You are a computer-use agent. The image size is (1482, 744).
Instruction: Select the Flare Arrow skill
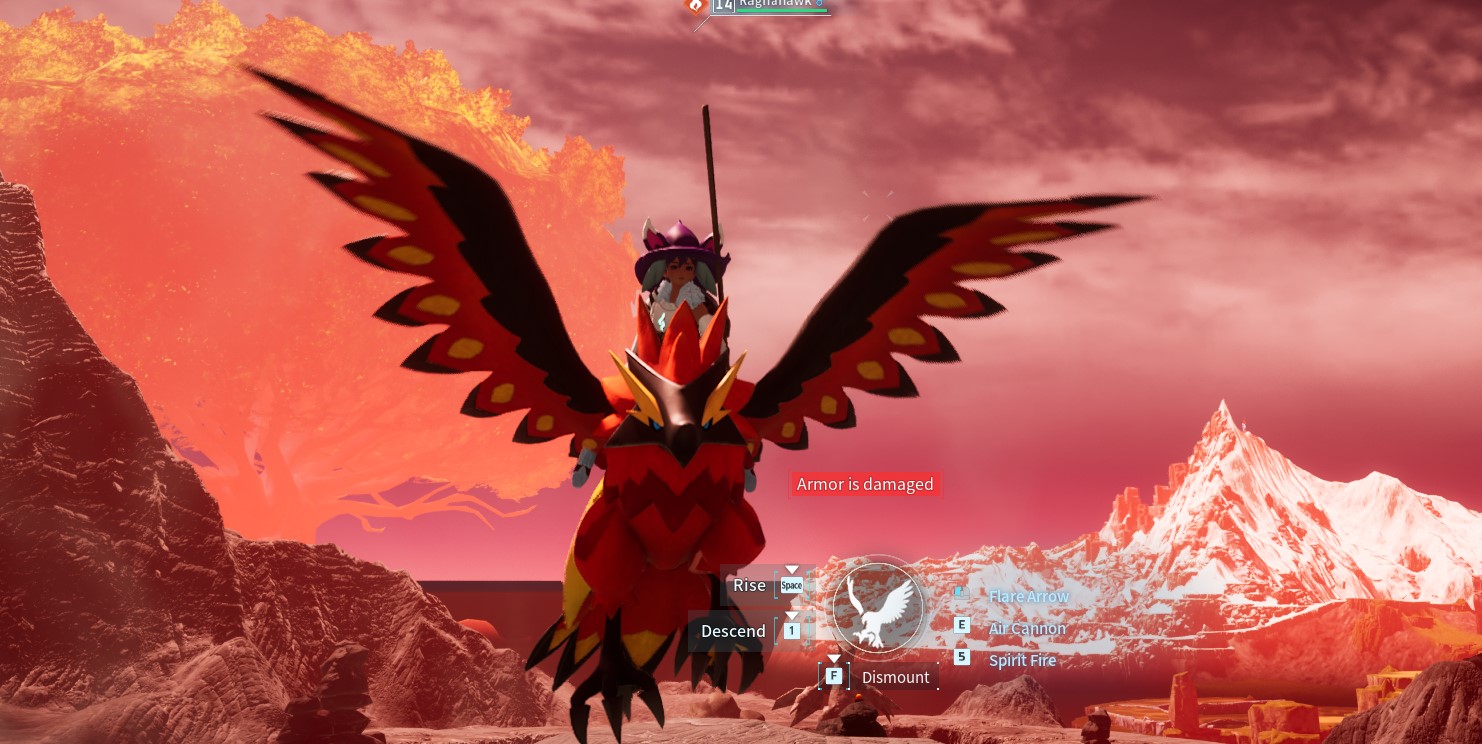(x=1029, y=596)
